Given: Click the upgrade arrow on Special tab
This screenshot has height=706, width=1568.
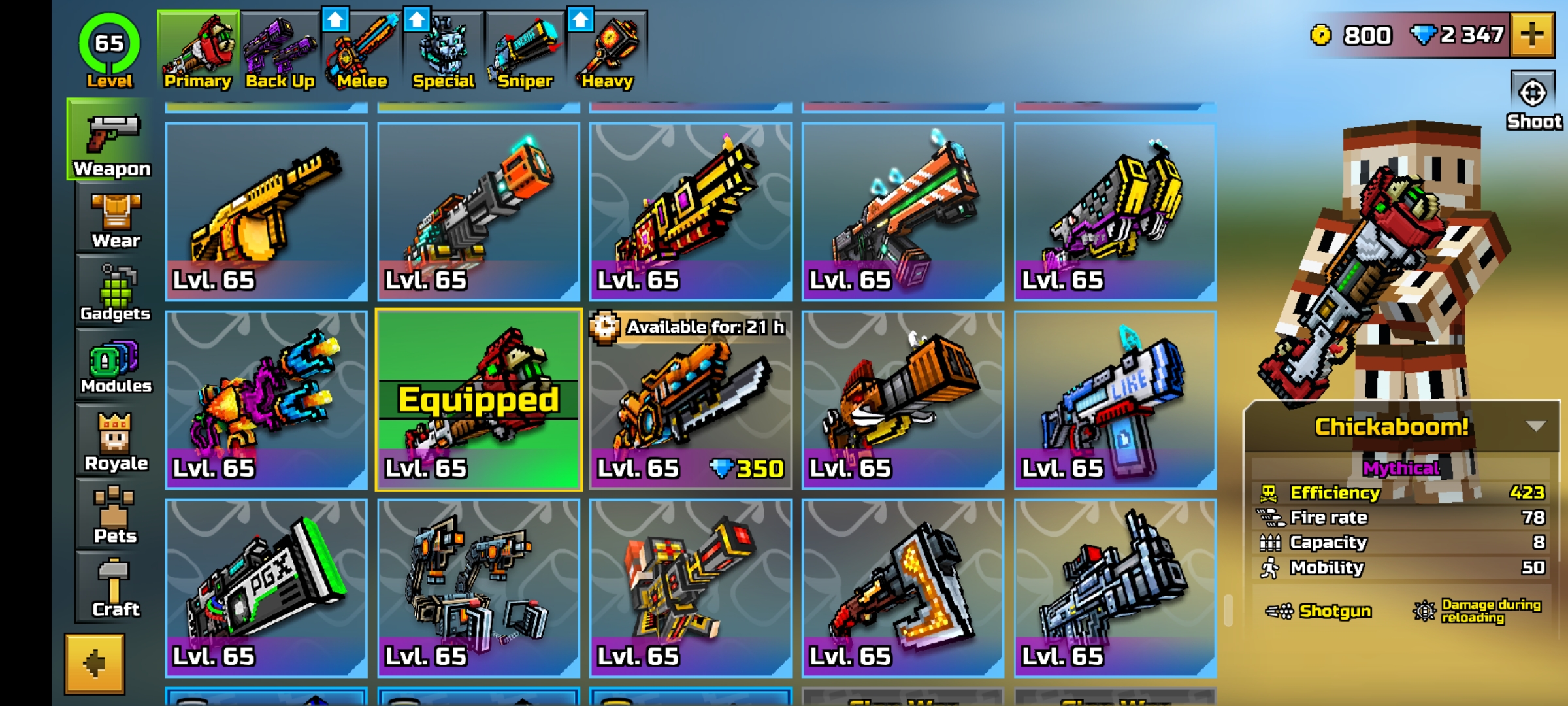Looking at the screenshot, I should (x=416, y=20).
